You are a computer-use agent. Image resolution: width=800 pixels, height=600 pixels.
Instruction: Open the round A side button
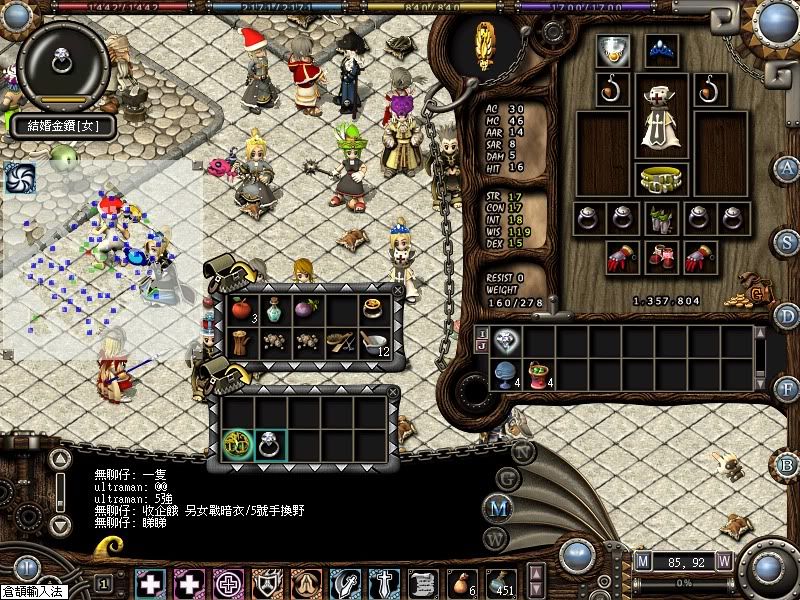[788, 167]
